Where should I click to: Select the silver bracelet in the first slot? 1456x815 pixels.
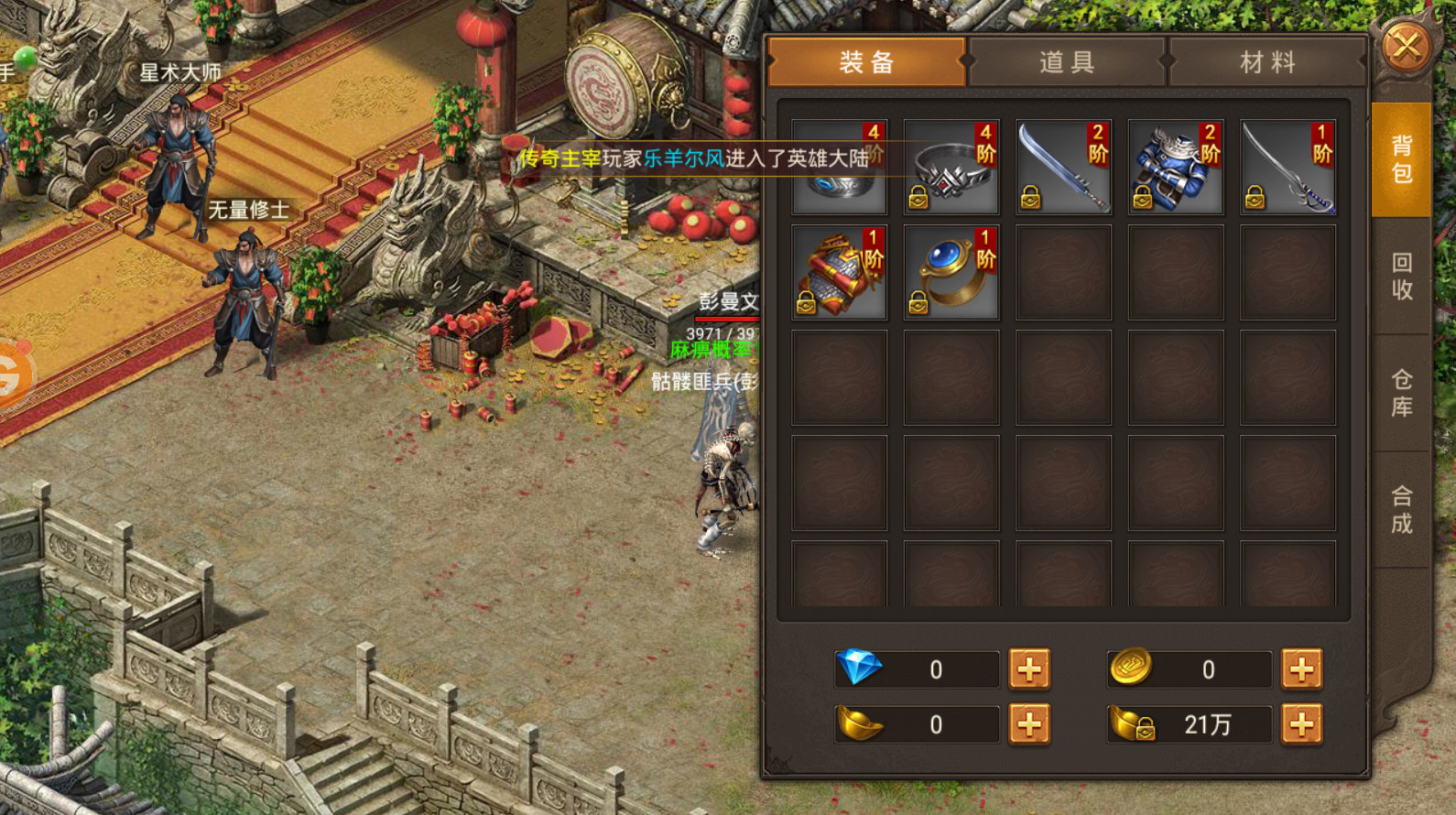tap(838, 167)
